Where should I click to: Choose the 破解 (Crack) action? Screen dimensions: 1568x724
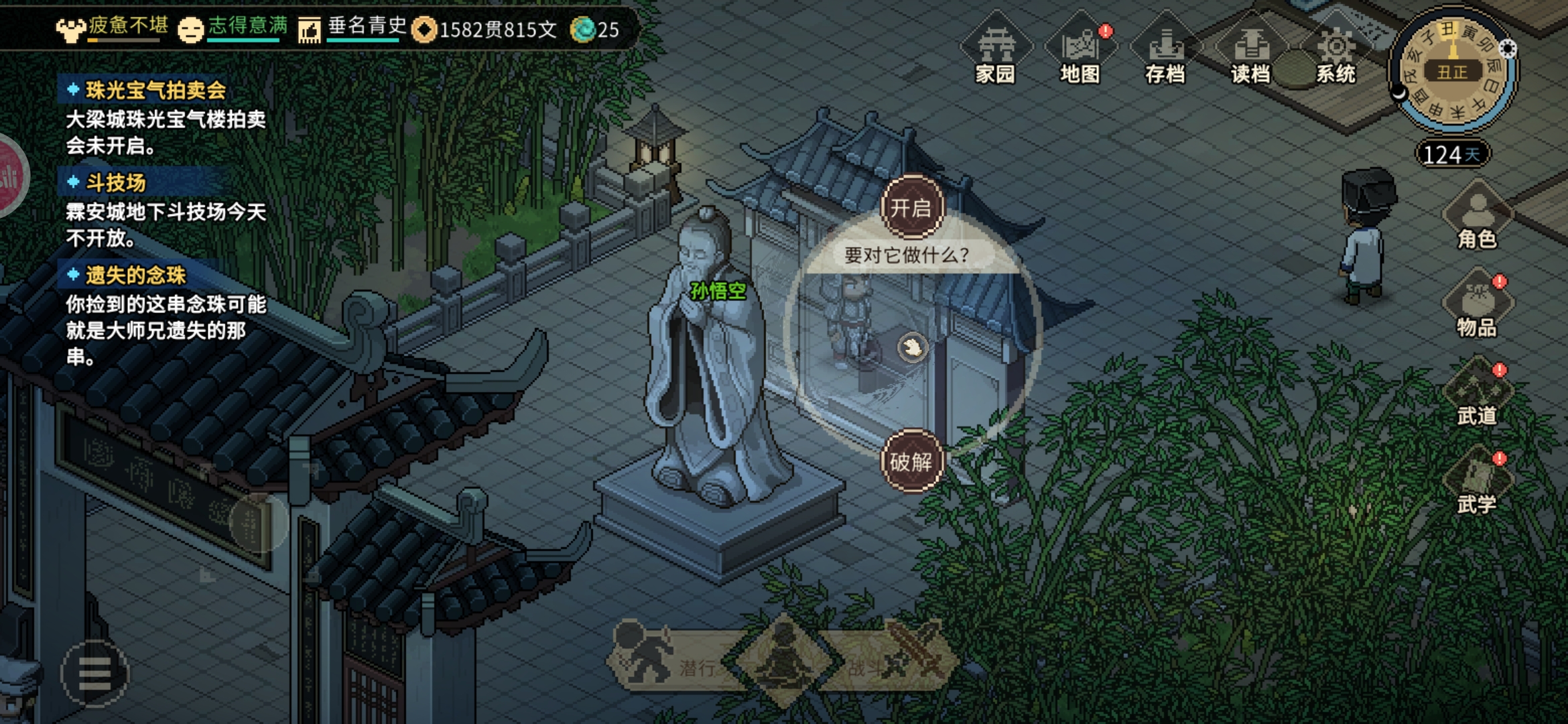tap(911, 461)
